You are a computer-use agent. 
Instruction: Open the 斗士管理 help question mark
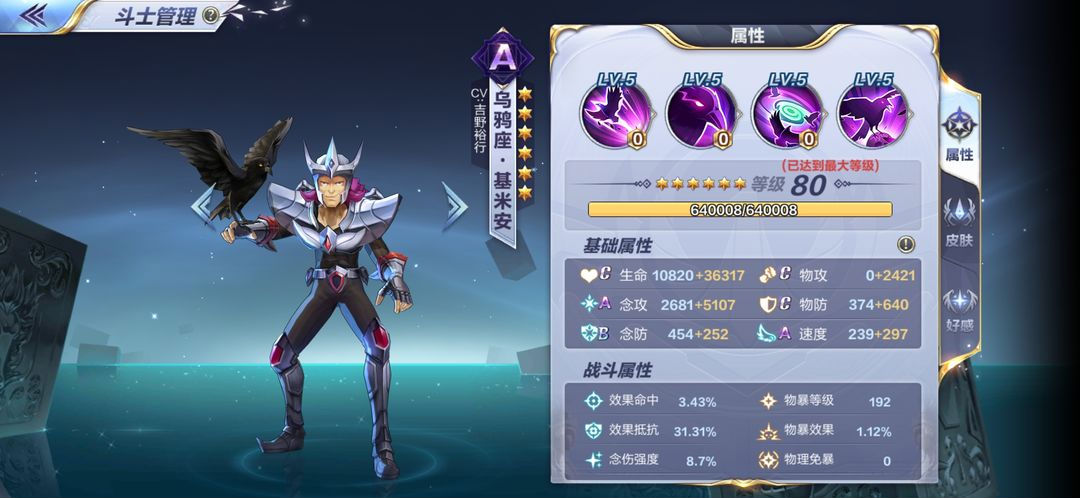click(x=210, y=15)
